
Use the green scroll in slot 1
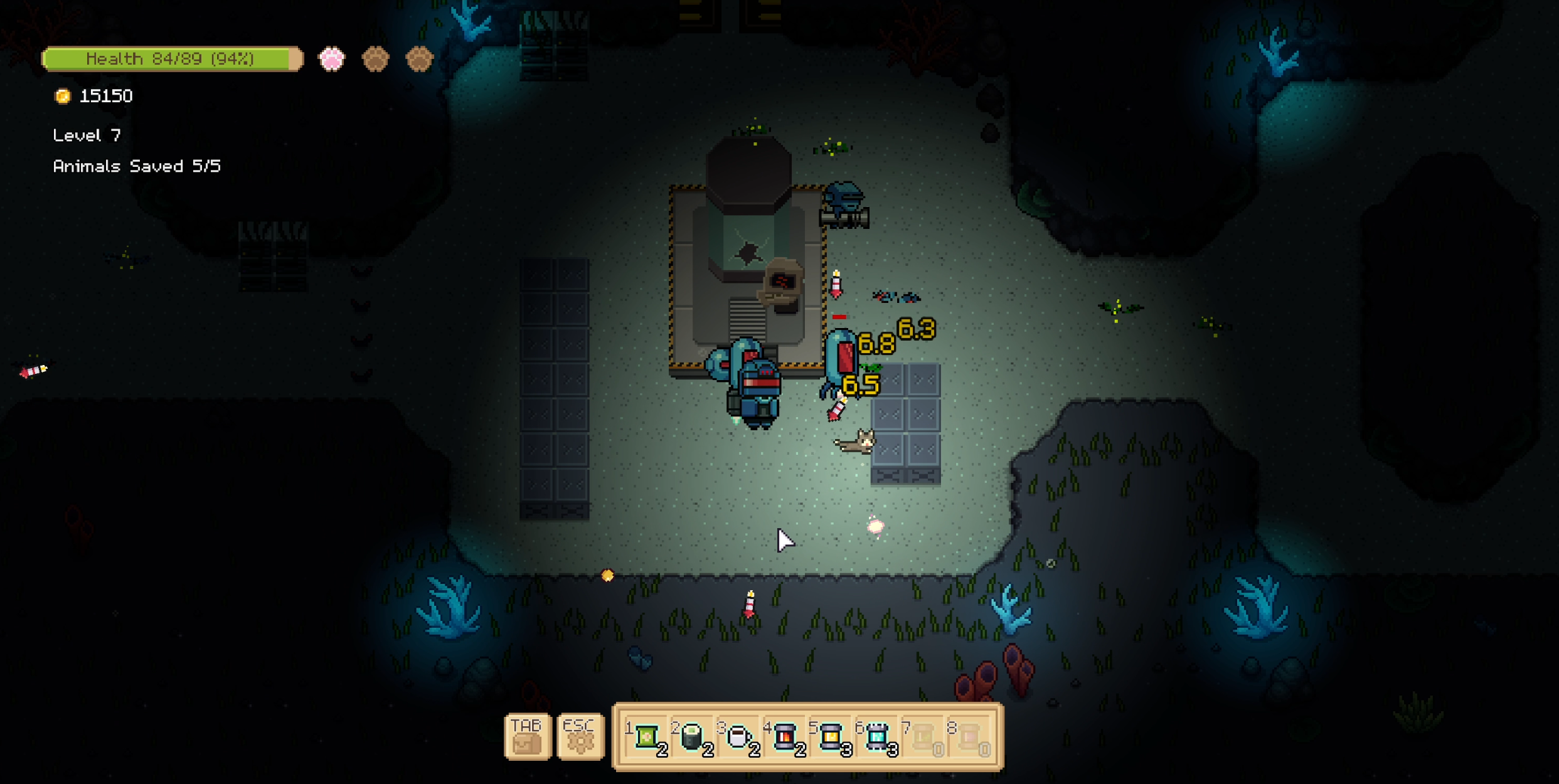pyautogui.click(x=646, y=737)
